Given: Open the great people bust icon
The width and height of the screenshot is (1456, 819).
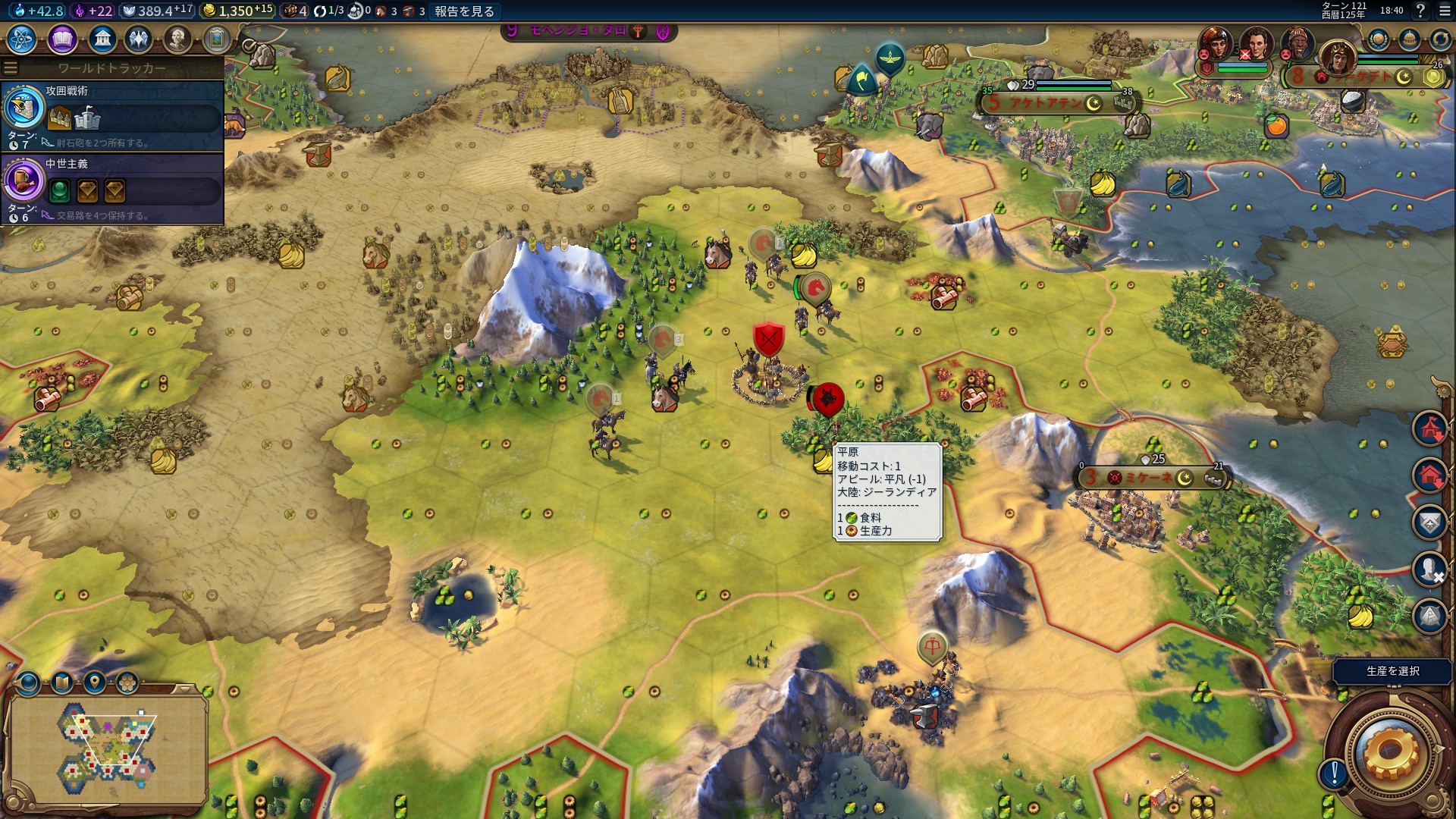Looking at the screenshot, I should point(177,39).
